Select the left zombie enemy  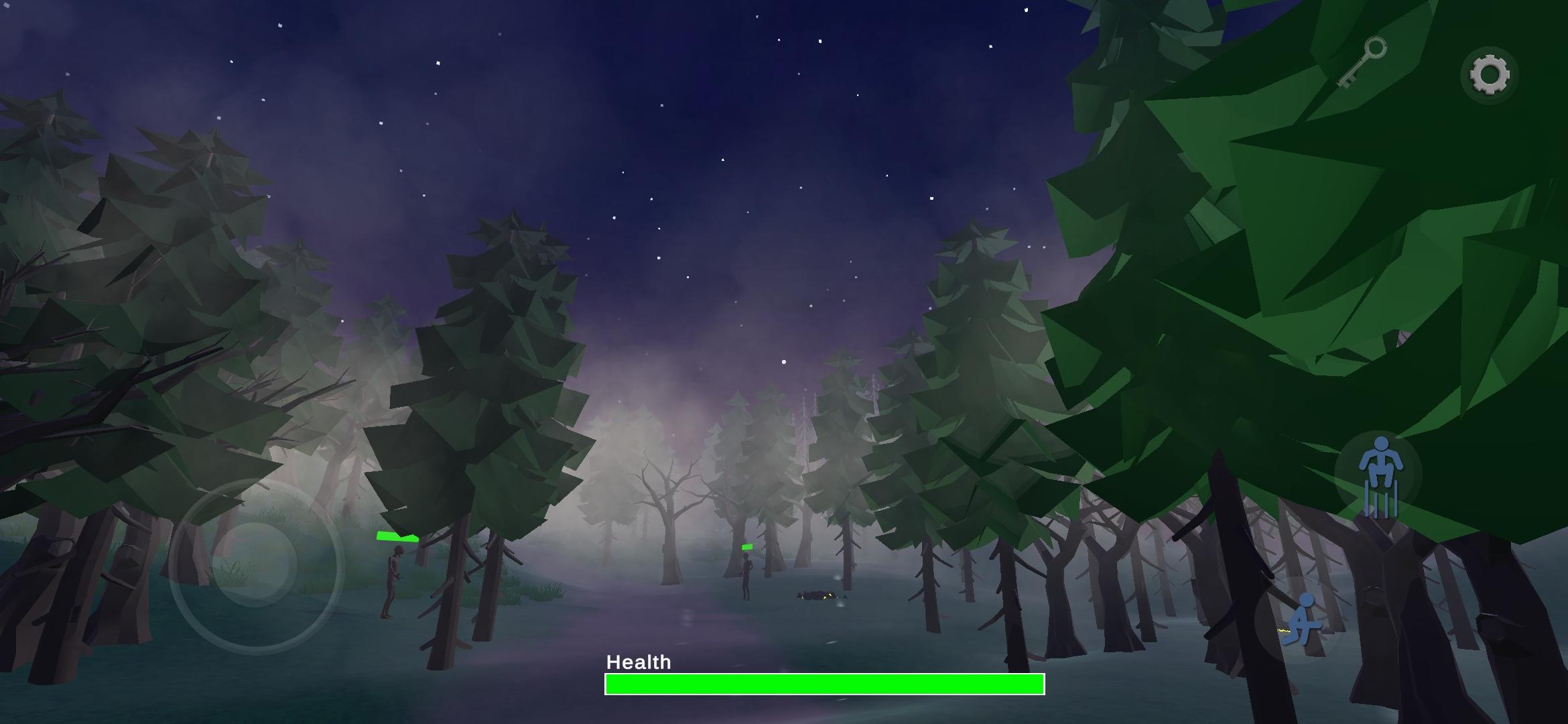tap(393, 583)
